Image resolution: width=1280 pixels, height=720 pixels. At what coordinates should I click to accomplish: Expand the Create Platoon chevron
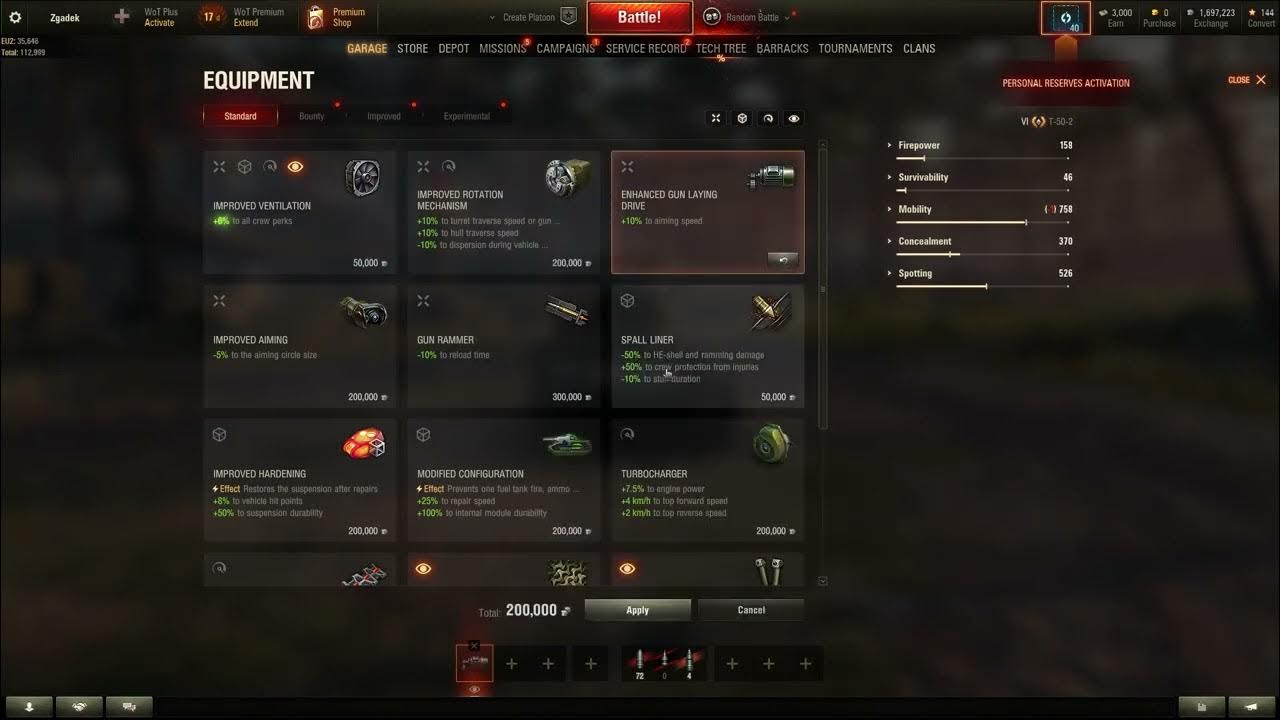491,17
